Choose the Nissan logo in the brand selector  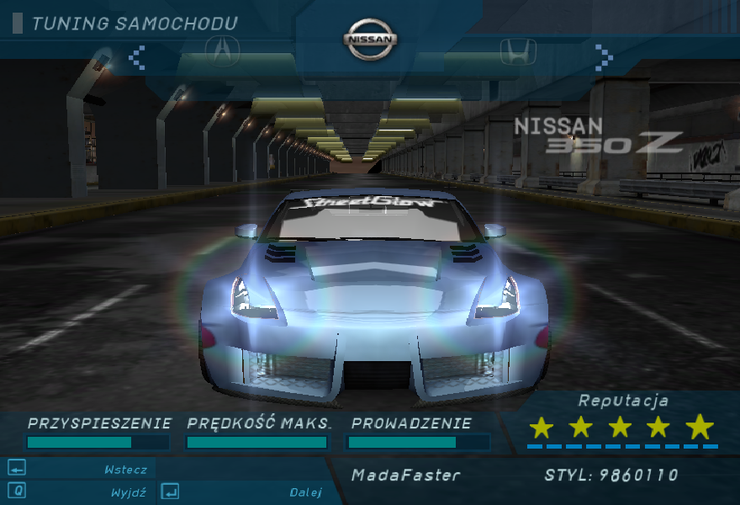(371, 40)
